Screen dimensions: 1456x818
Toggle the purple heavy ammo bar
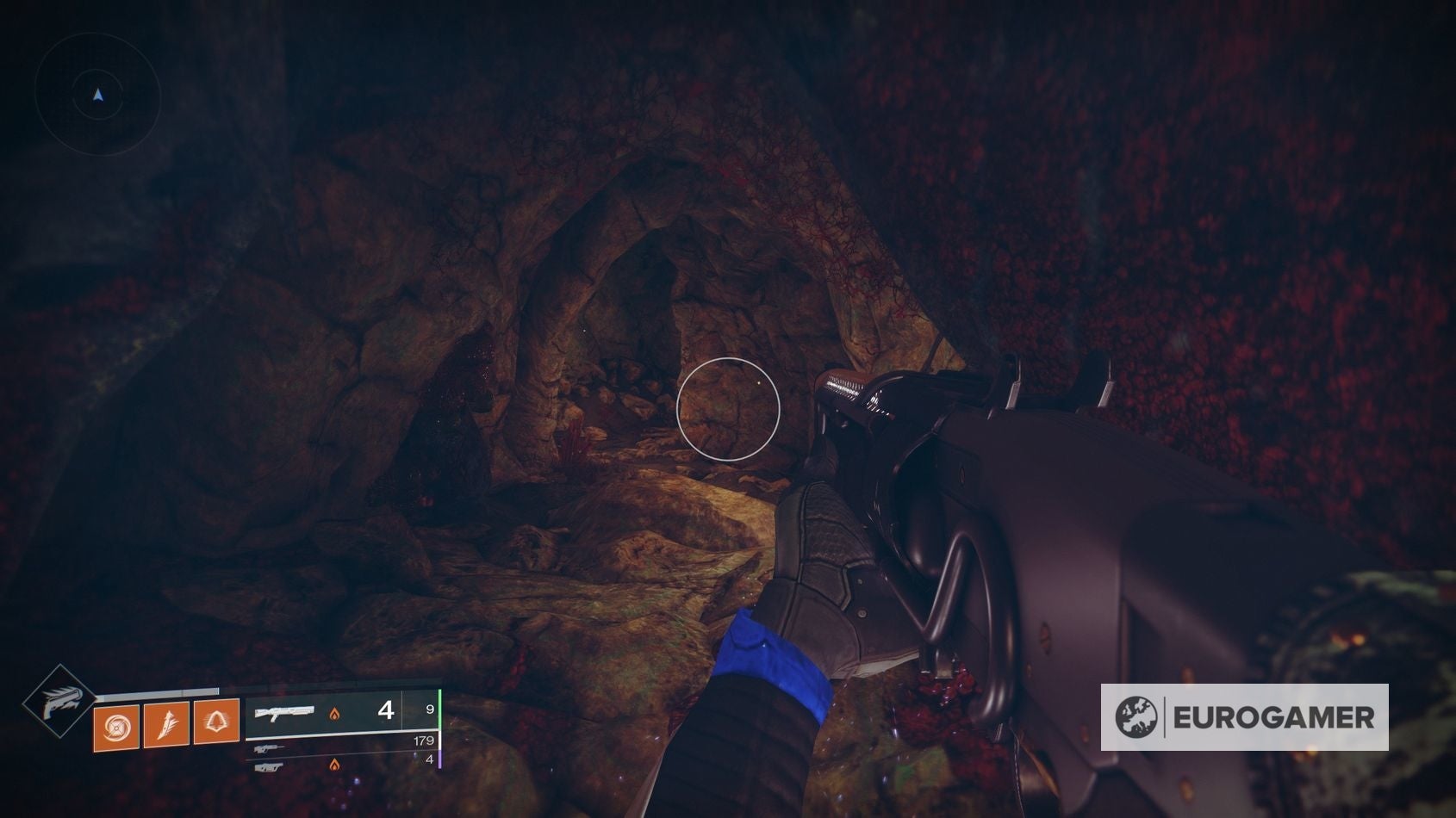click(x=439, y=761)
